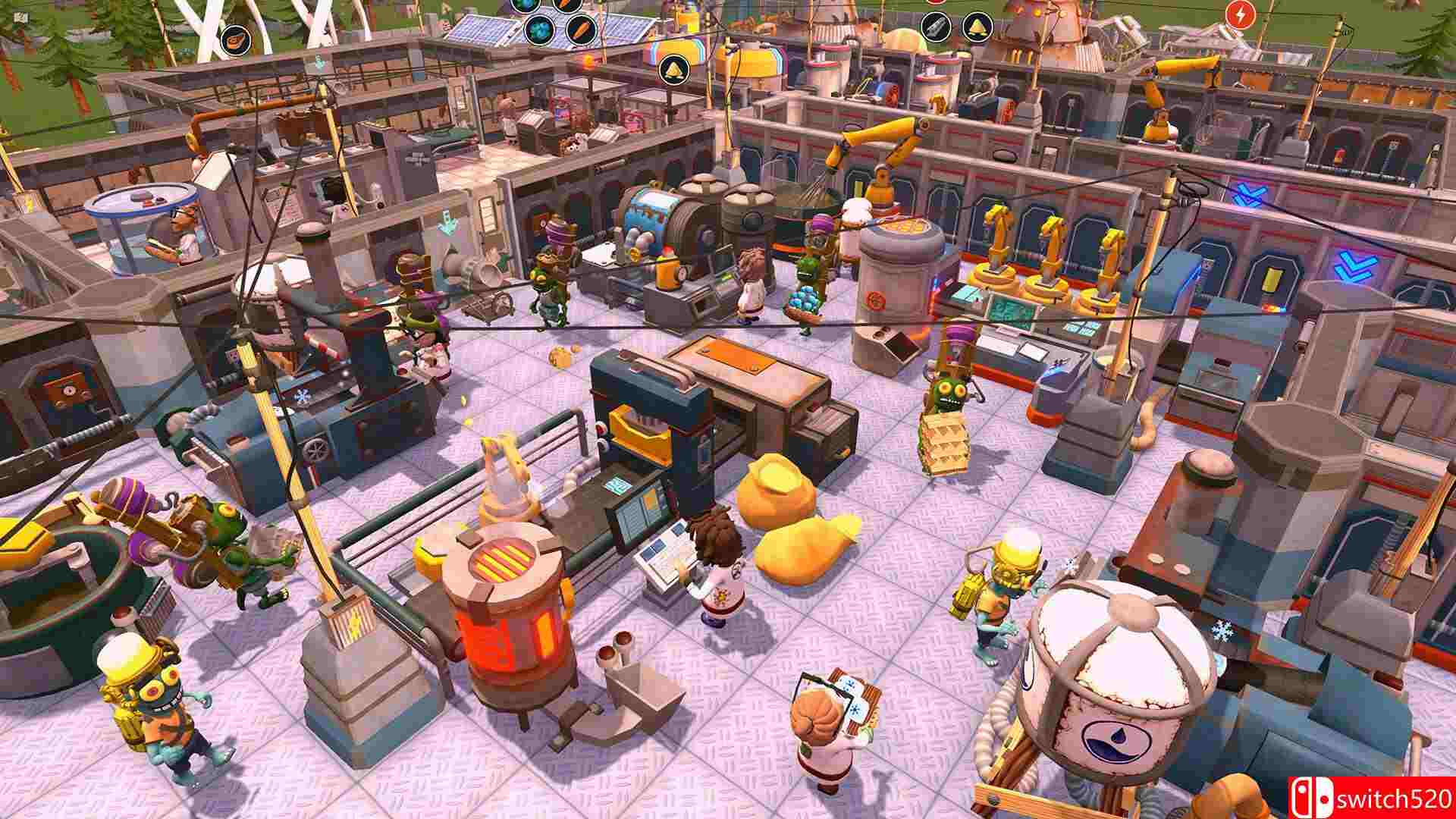Select the bell notification bubble
The height and width of the screenshot is (819, 1456).
click(x=977, y=27)
